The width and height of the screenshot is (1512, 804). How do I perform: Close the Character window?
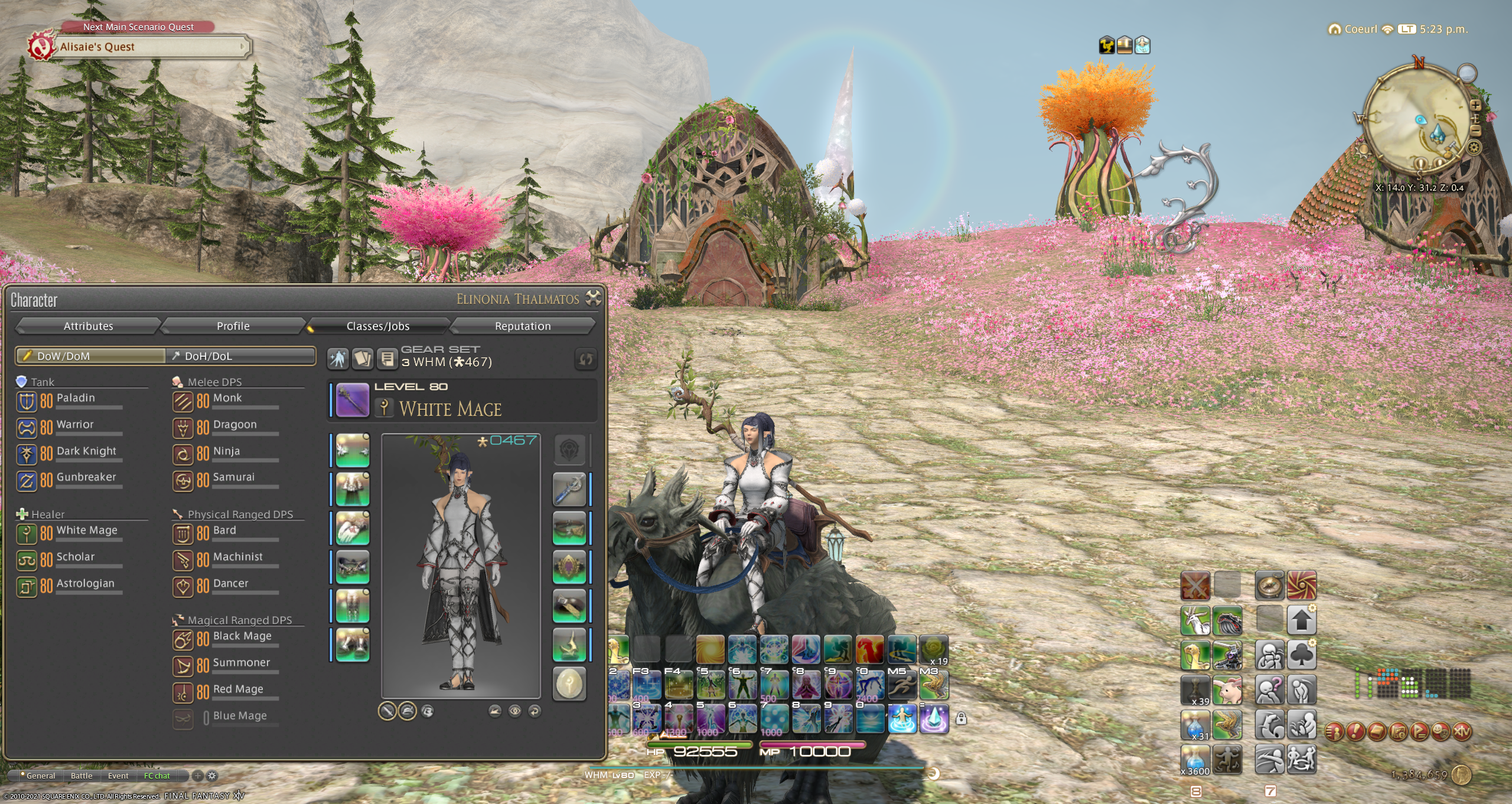593,298
